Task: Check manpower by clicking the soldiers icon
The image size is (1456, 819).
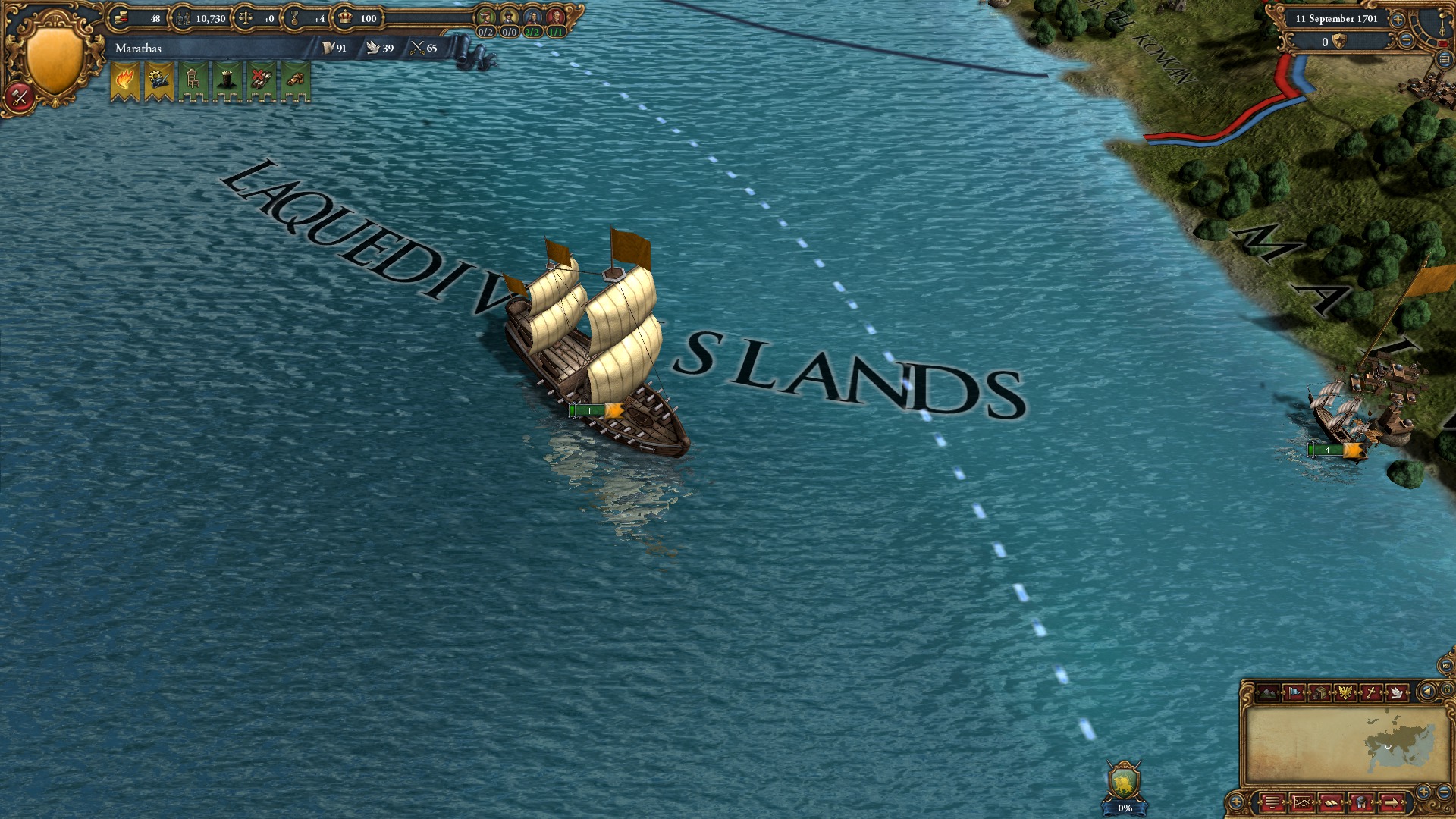Action: pos(183,17)
